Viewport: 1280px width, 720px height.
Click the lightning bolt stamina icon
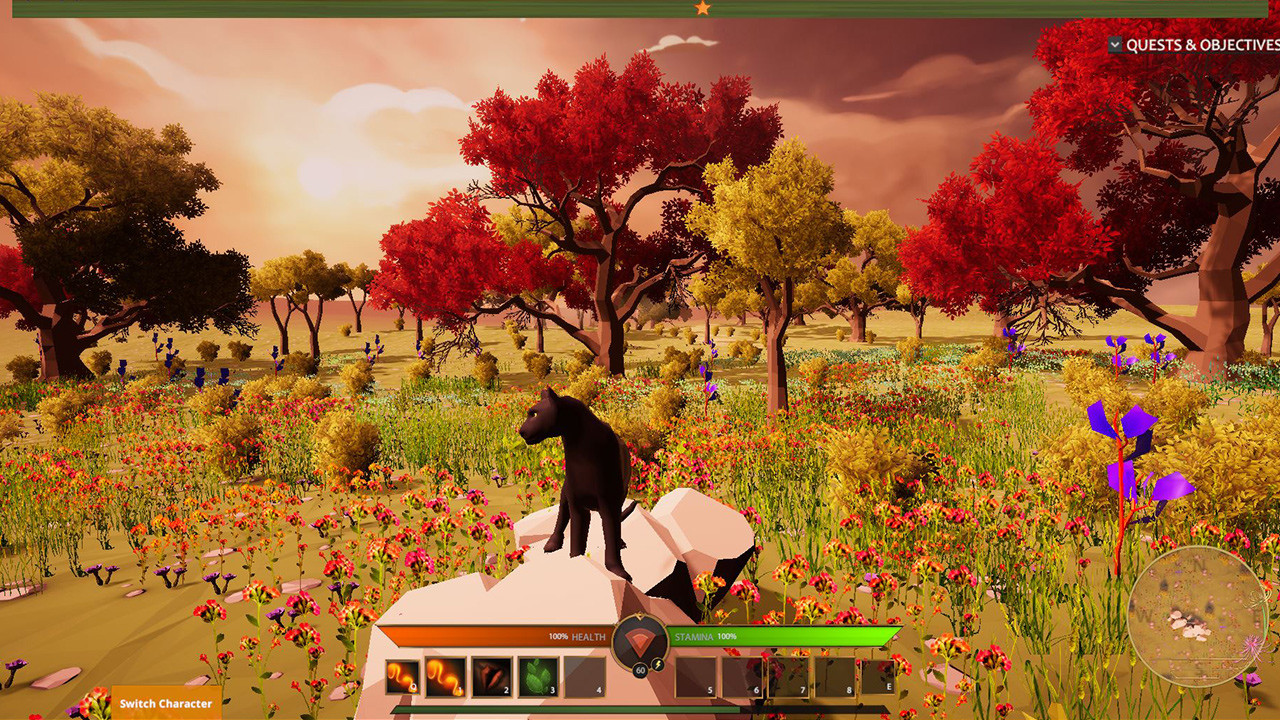pos(658,665)
